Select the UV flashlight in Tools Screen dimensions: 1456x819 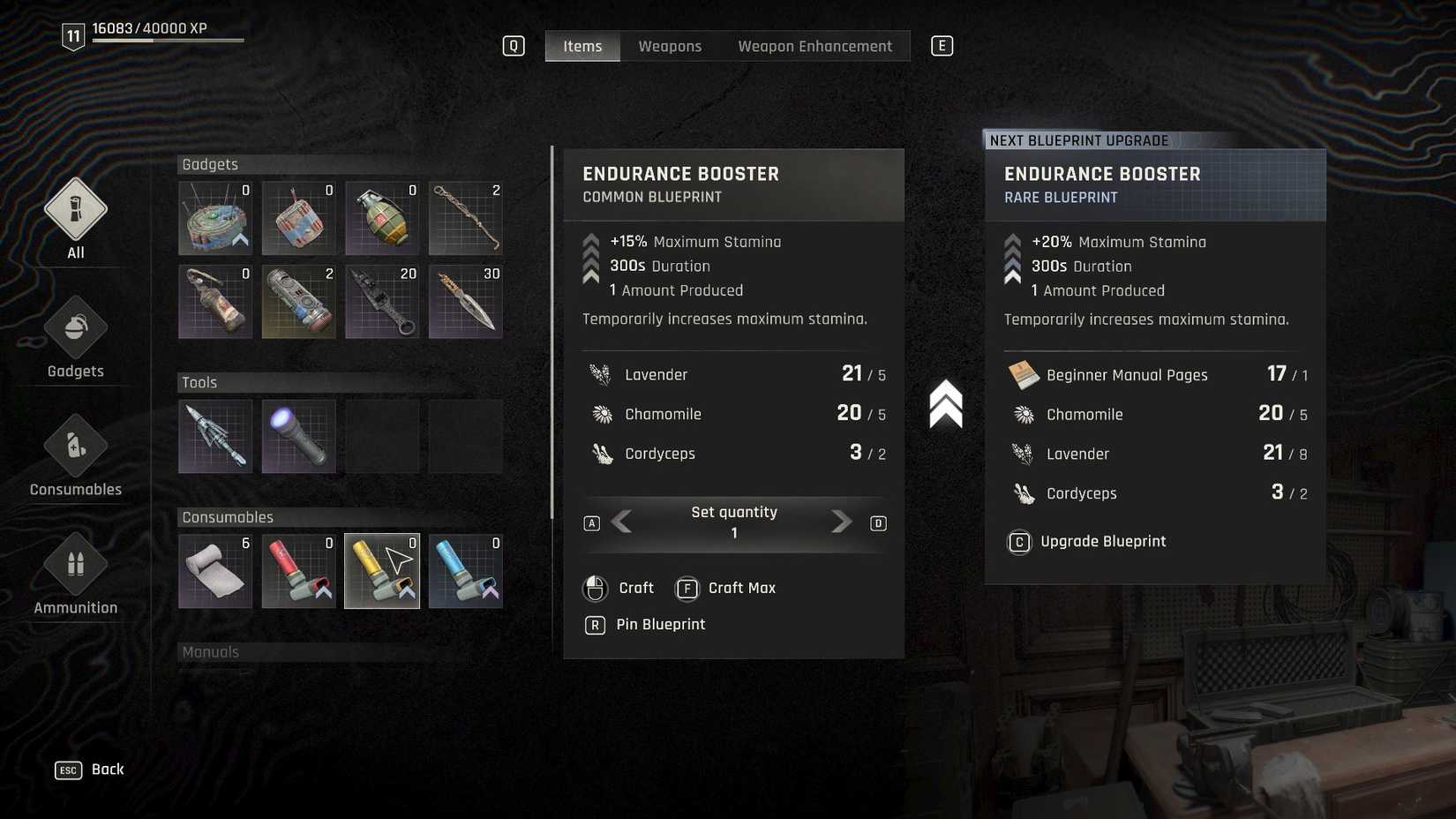point(298,435)
